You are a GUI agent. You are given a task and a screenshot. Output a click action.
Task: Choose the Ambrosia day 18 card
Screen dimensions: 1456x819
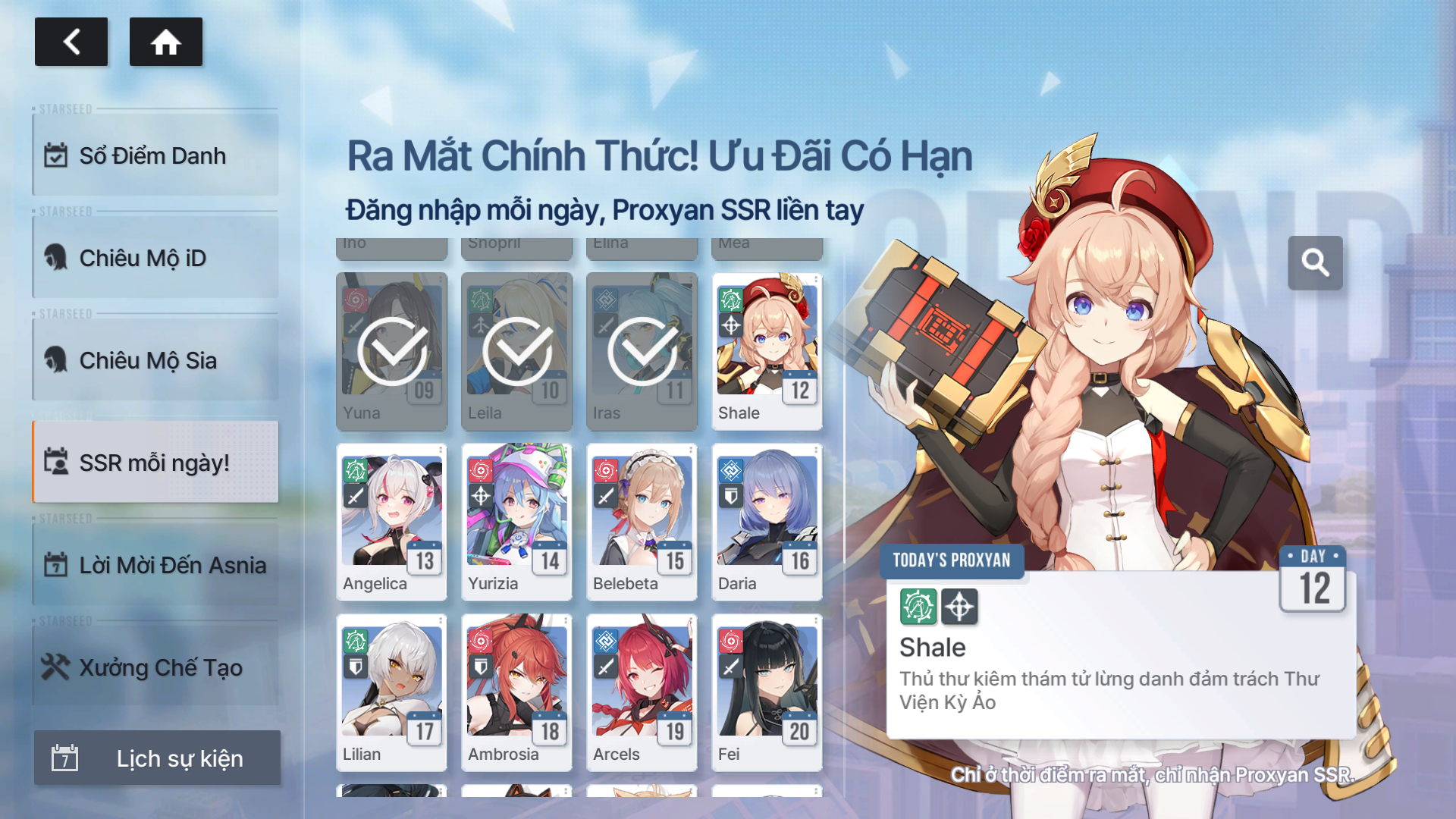[x=516, y=692]
